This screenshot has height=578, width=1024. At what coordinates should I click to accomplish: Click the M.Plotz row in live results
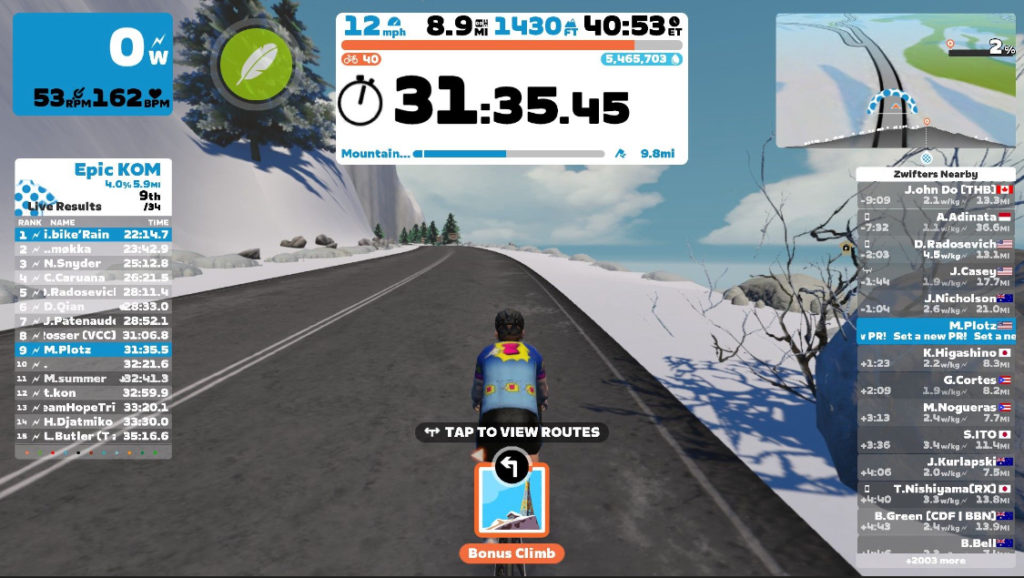(93, 350)
